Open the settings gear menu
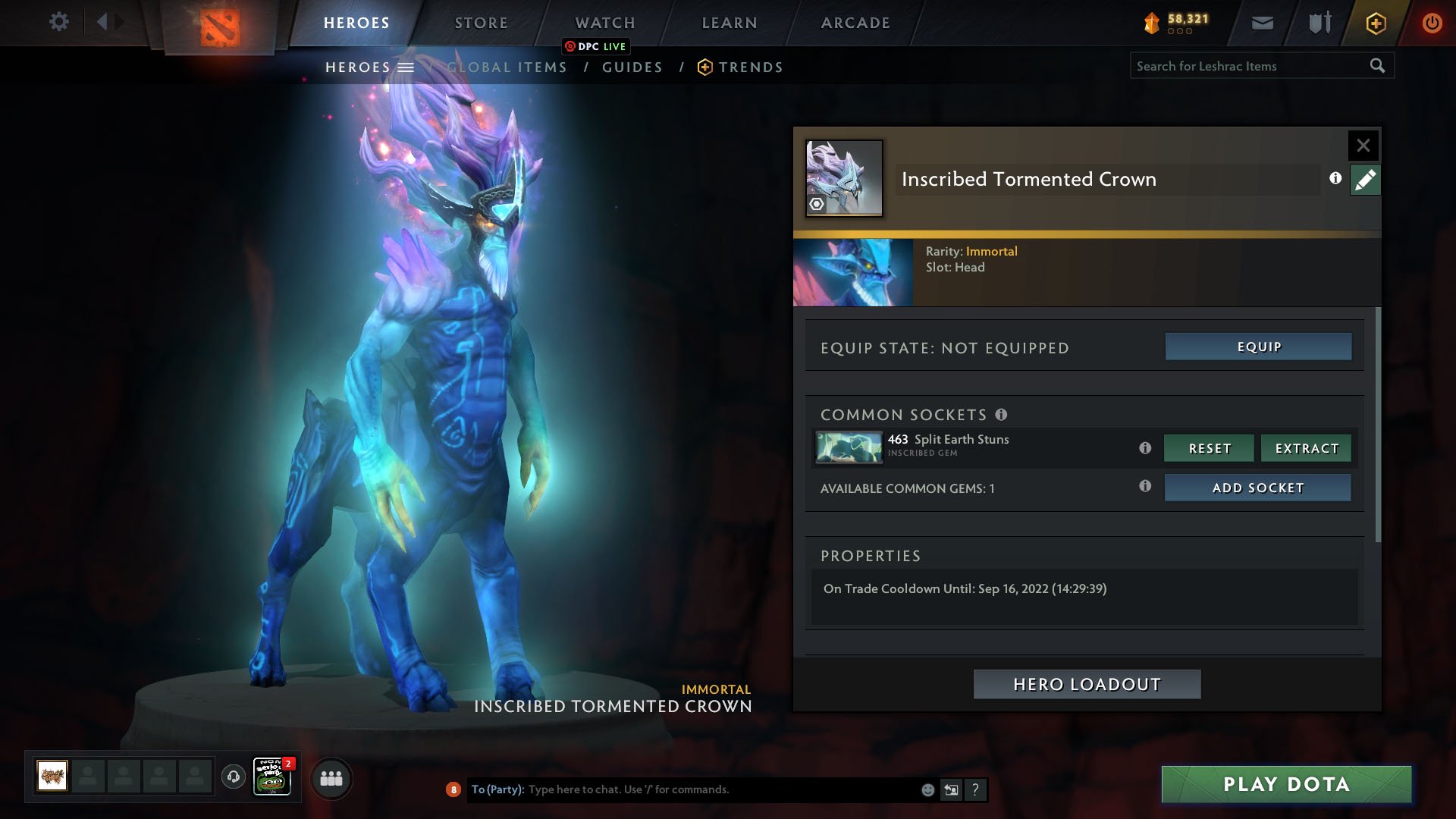 (58, 21)
